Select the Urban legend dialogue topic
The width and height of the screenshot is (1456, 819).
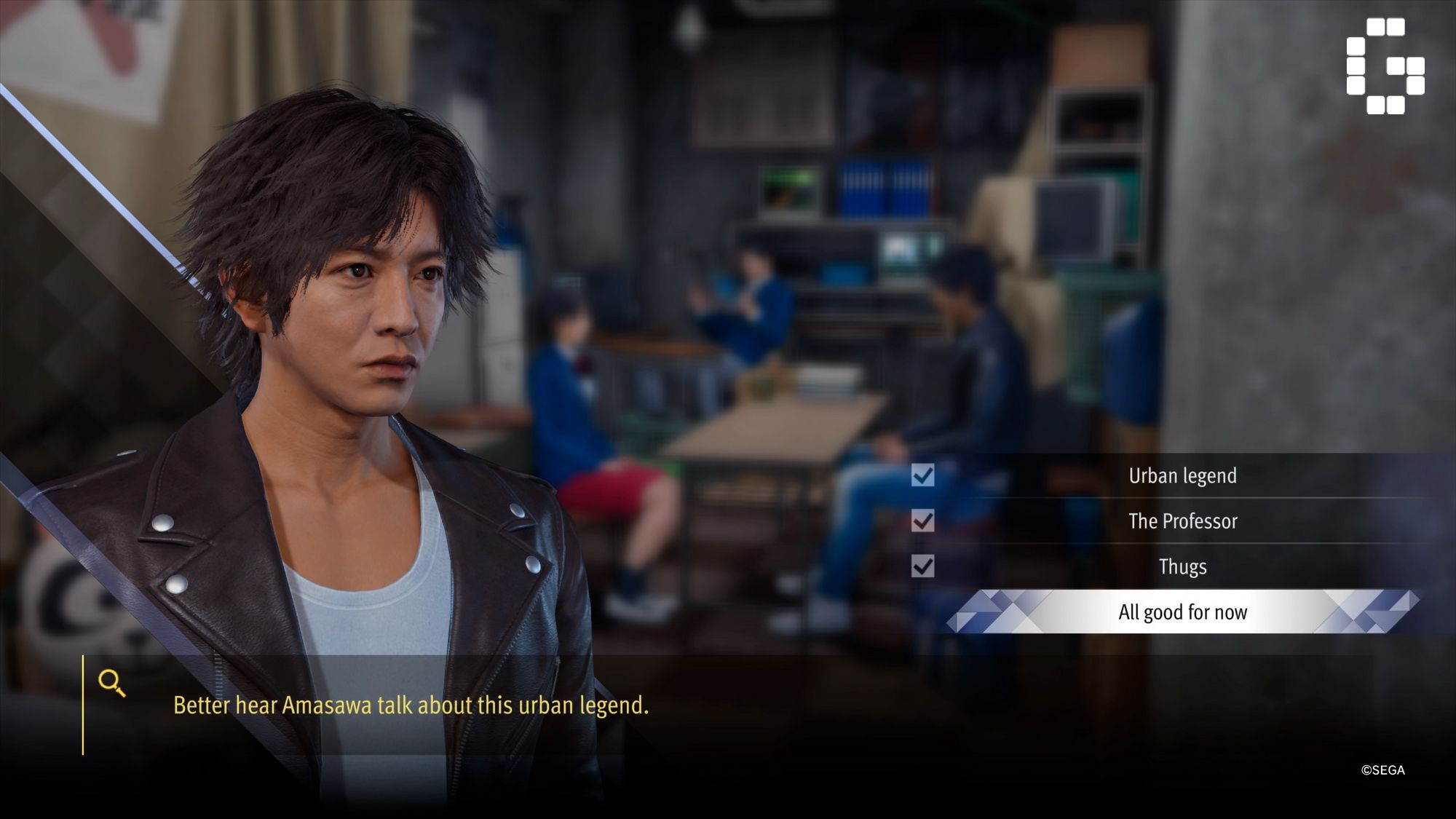[x=1182, y=477]
